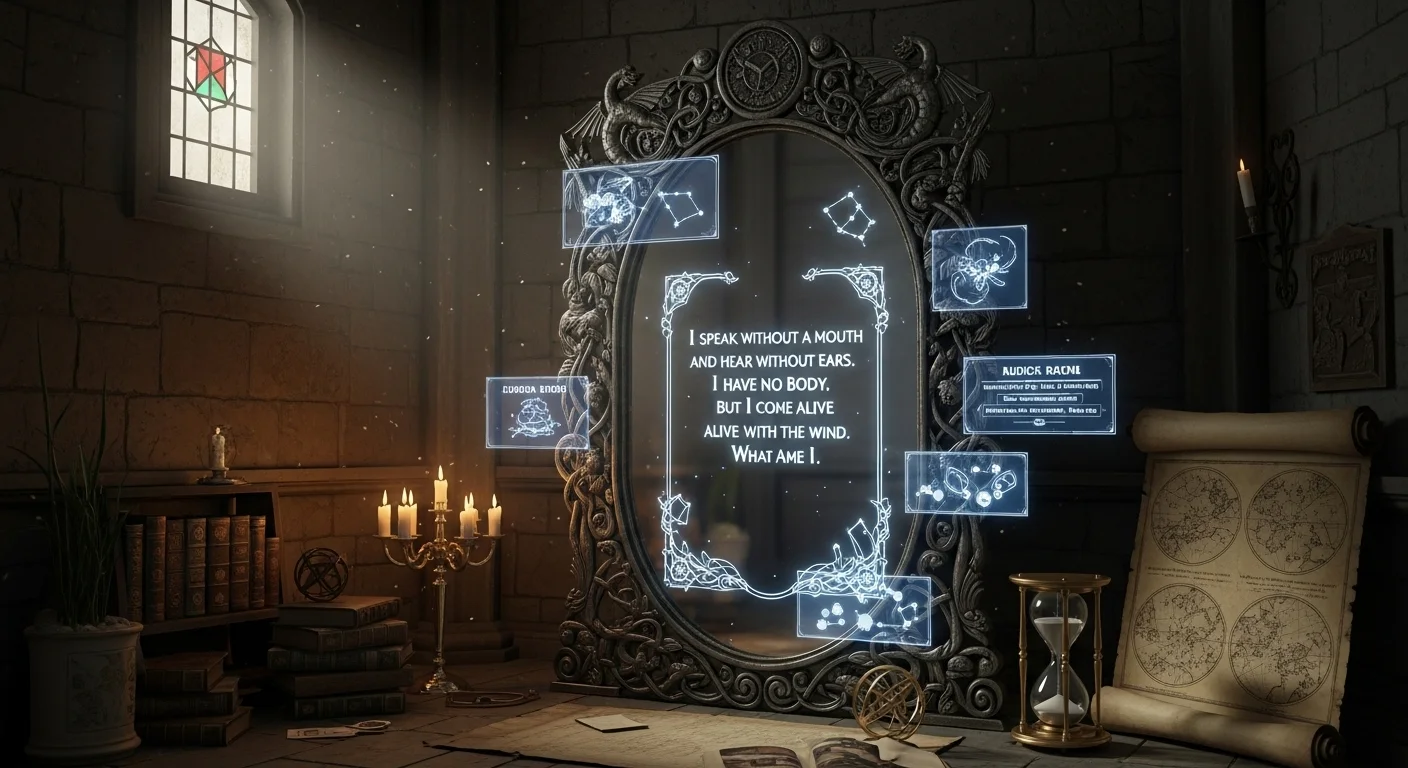Image resolution: width=1408 pixels, height=768 pixels.
Task: Choose the swirling creature sketch hologram card
Action: click(979, 266)
